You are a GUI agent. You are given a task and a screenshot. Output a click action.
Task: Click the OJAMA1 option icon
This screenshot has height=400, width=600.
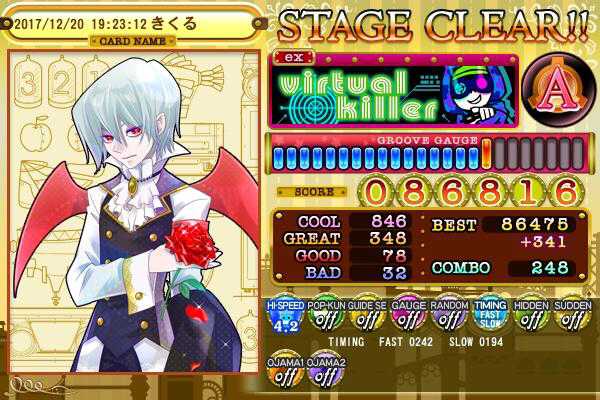point(282,372)
